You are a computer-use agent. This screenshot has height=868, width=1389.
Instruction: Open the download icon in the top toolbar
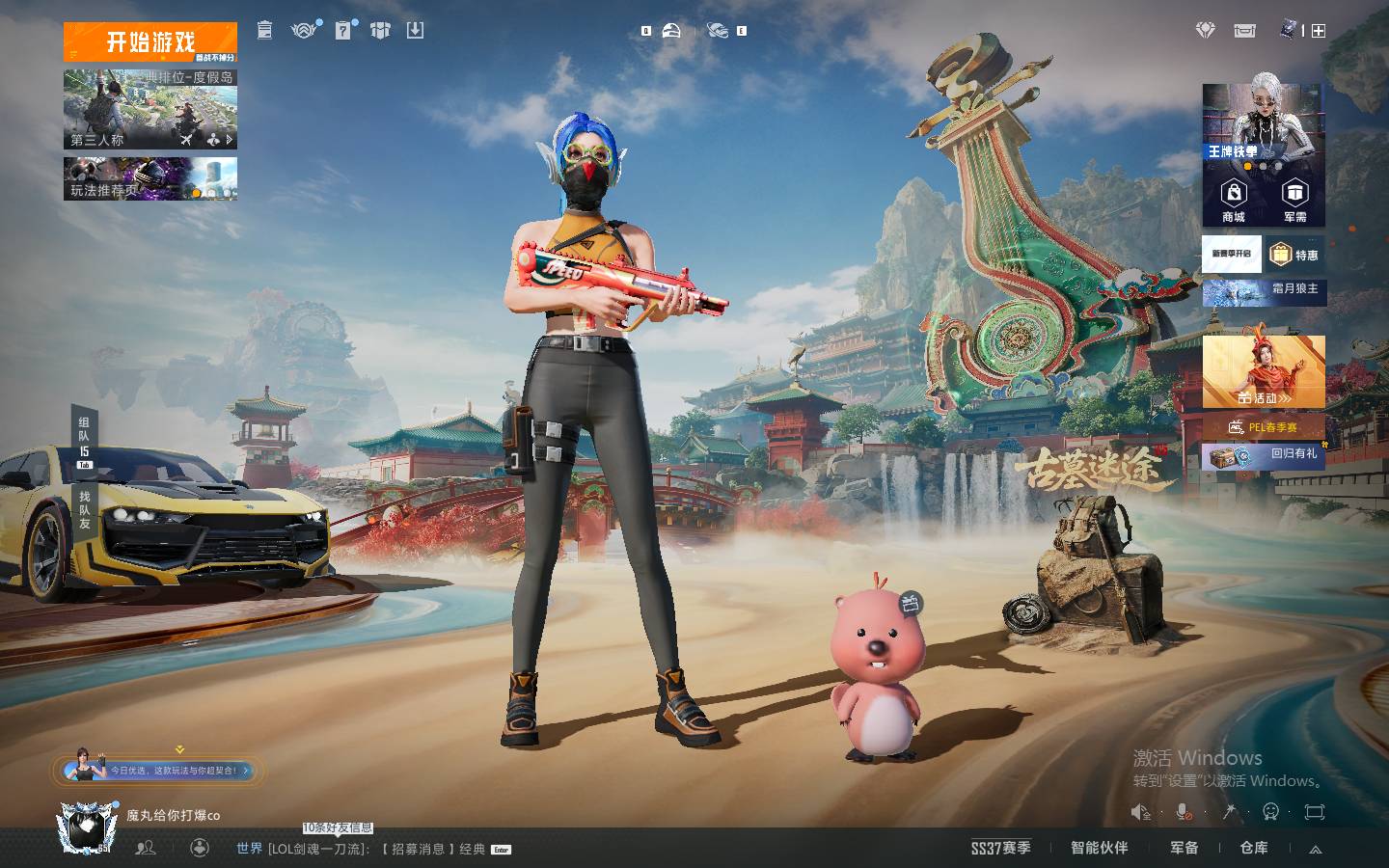pyautogui.click(x=415, y=31)
